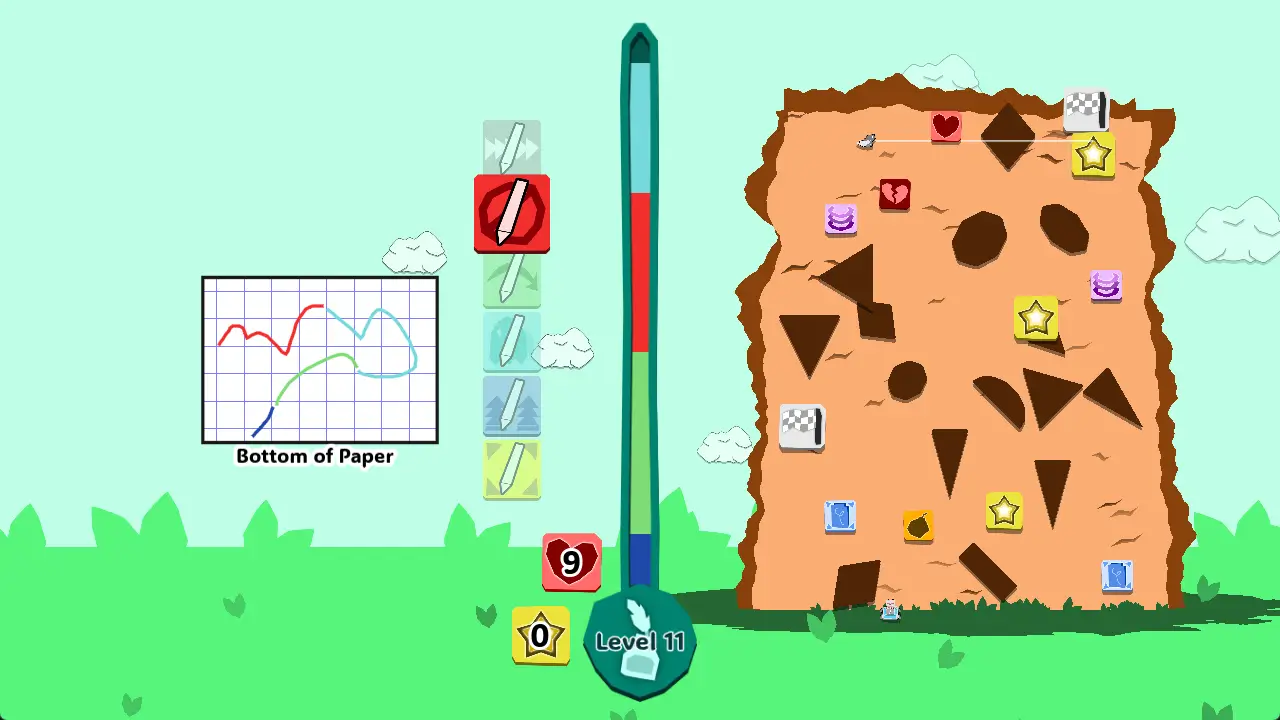Select the fast-forward arrows pencil tile
1280x720 pixels.
[x=512, y=148]
